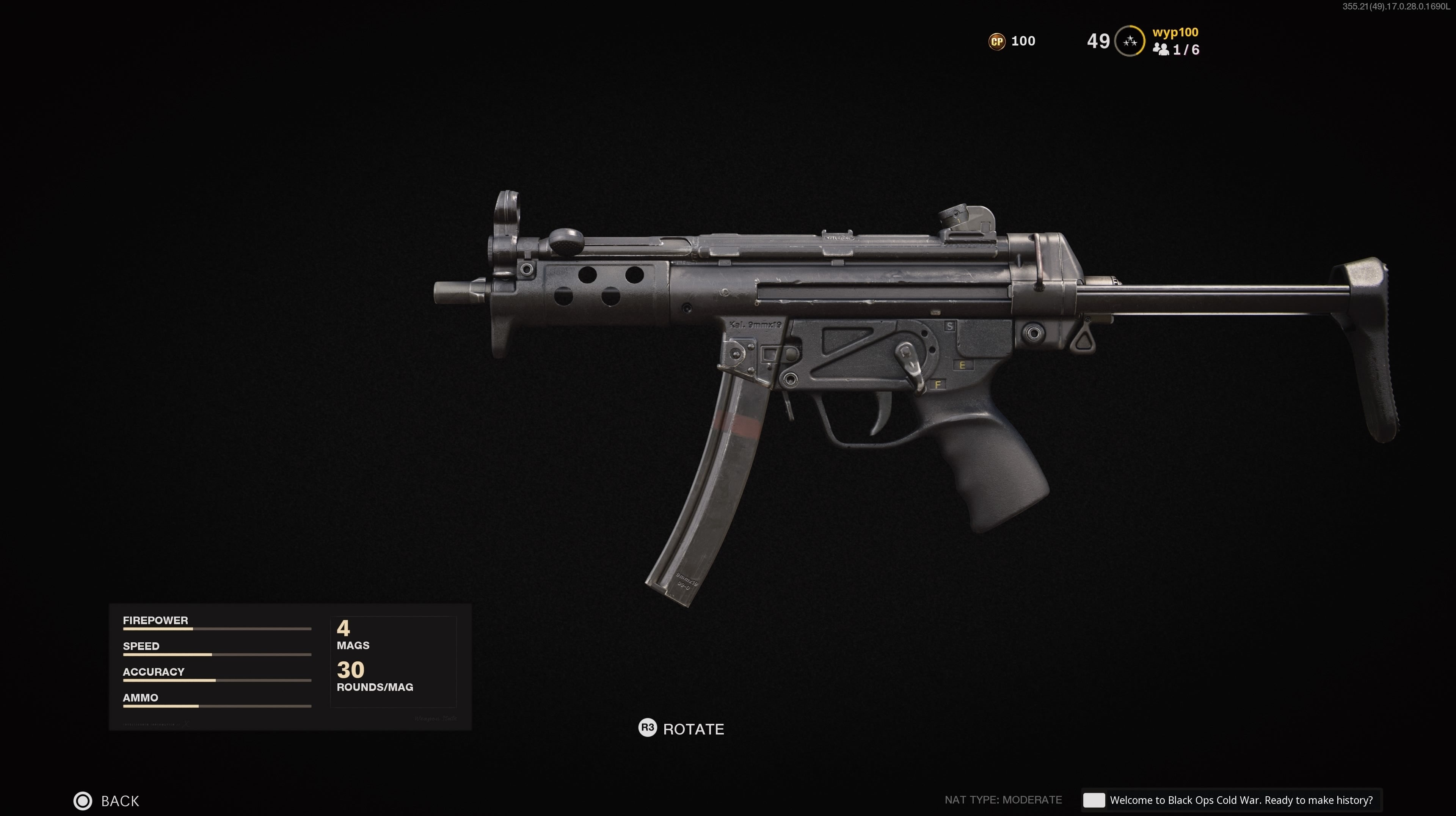Click the CP coins currency icon

tap(996, 41)
